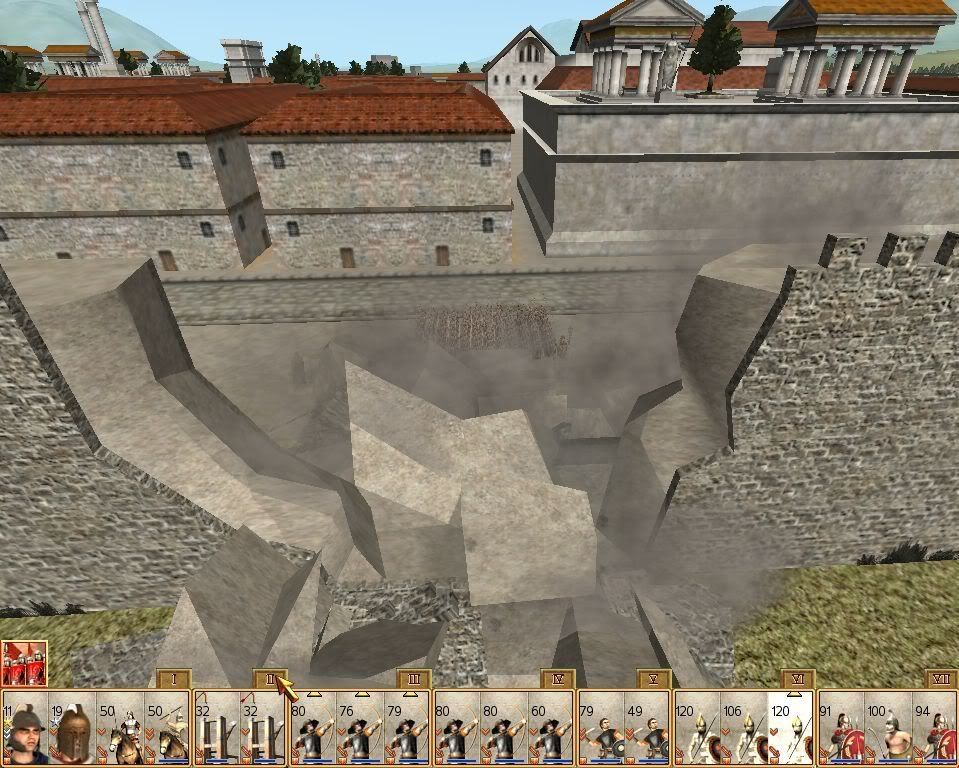Click the group VI tab
Image resolution: width=959 pixels, height=768 pixels.
(x=797, y=679)
